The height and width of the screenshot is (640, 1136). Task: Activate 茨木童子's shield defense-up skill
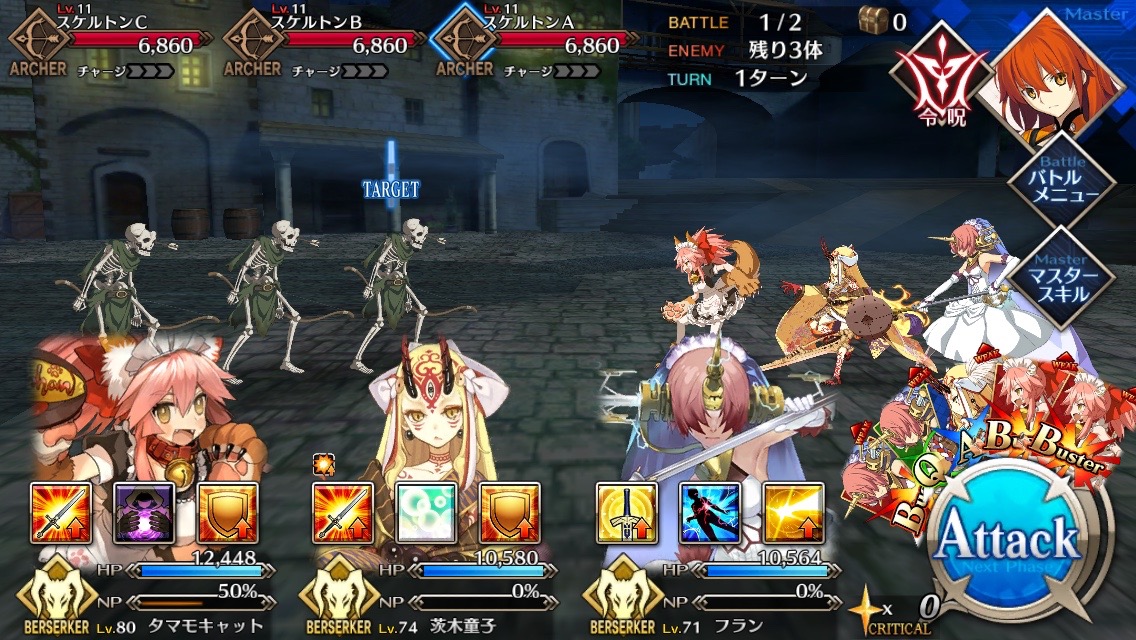click(510, 513)
